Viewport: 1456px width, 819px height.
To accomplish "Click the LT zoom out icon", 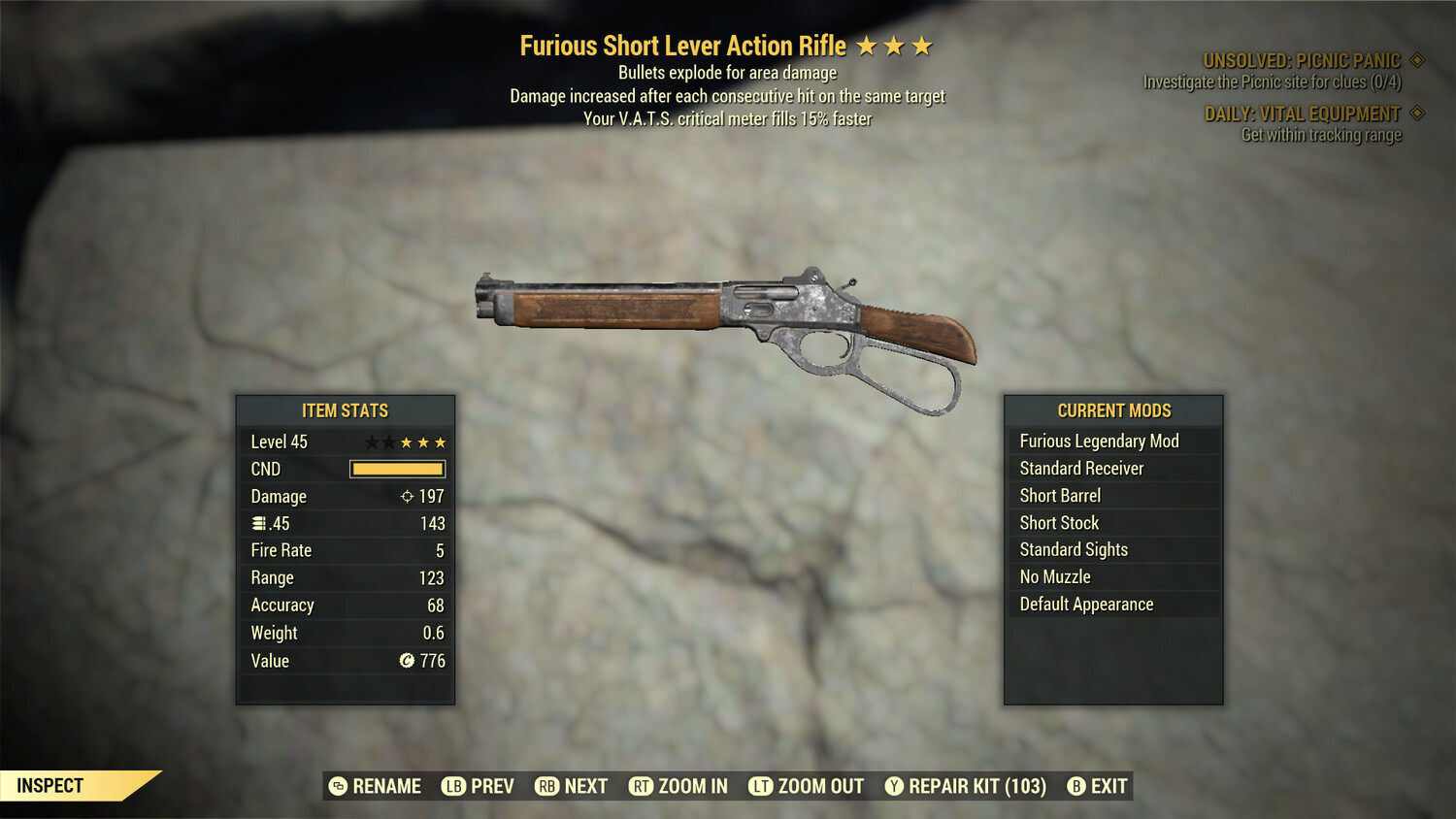I will (762, 786).
